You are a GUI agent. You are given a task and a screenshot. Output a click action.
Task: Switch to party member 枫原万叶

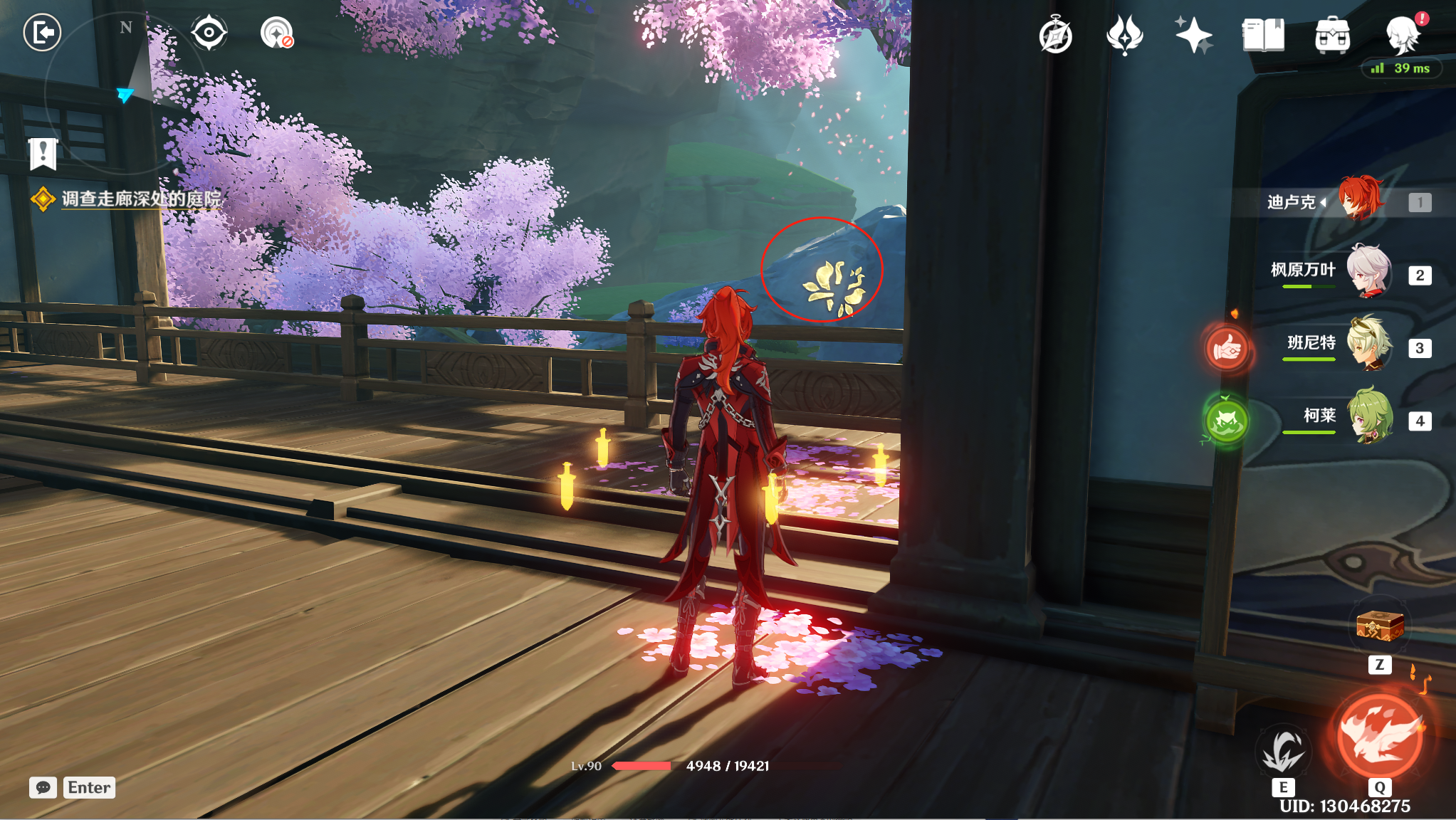click(x=1368, y=271)
